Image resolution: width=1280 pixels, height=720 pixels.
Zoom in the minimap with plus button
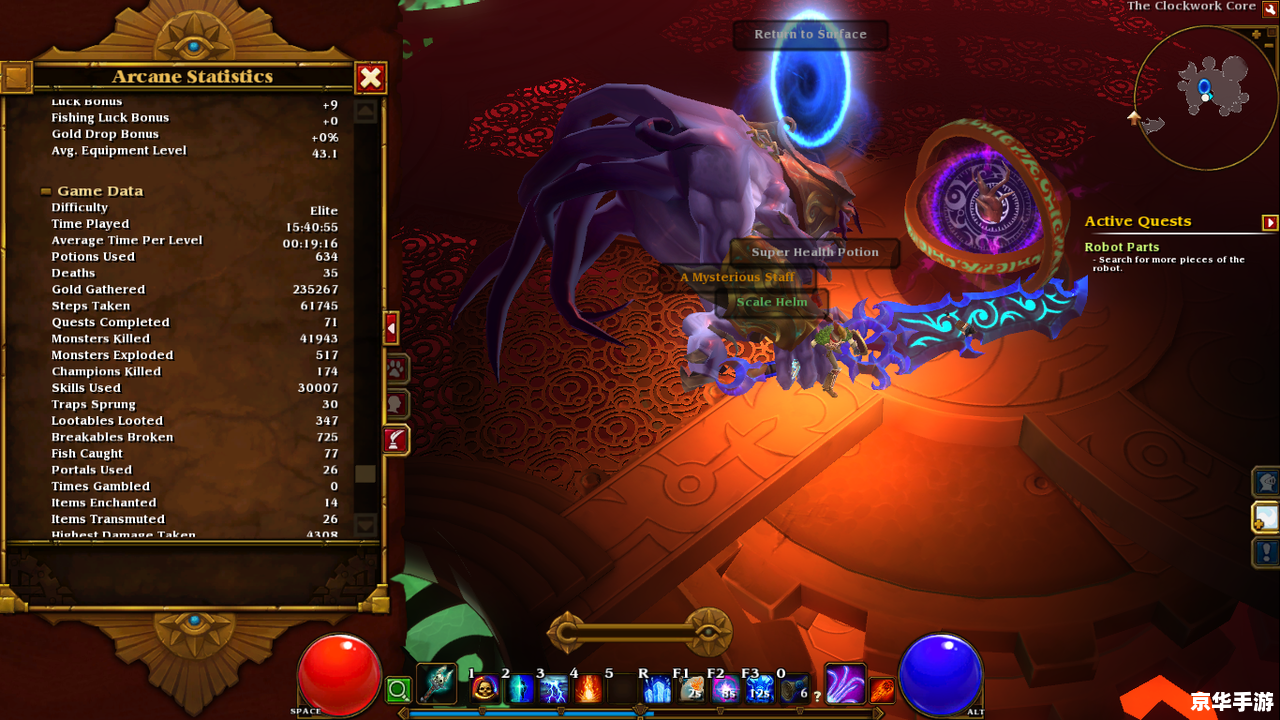tap(1257, 34)
